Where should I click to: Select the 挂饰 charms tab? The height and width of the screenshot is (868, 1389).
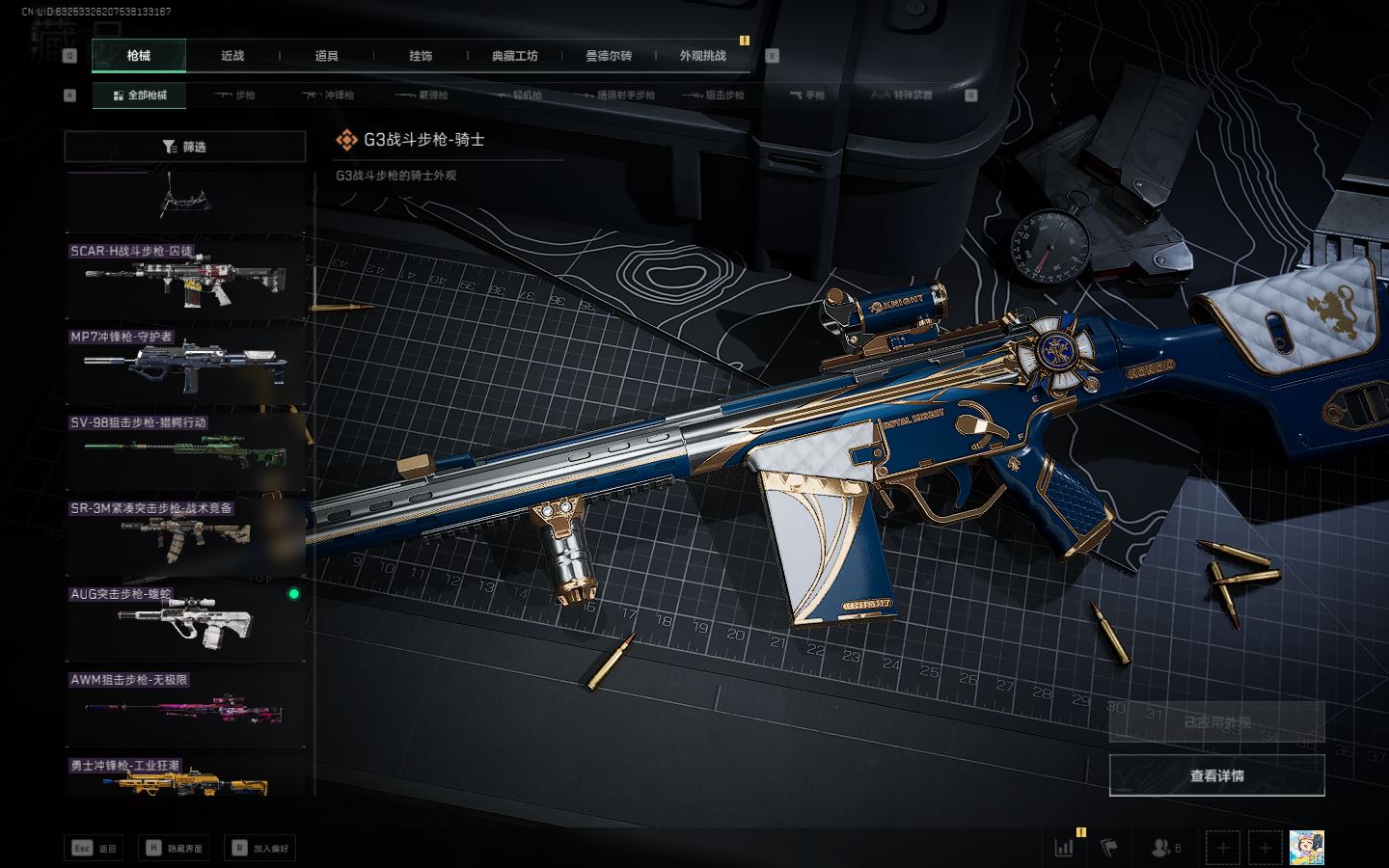coord(421,56)
